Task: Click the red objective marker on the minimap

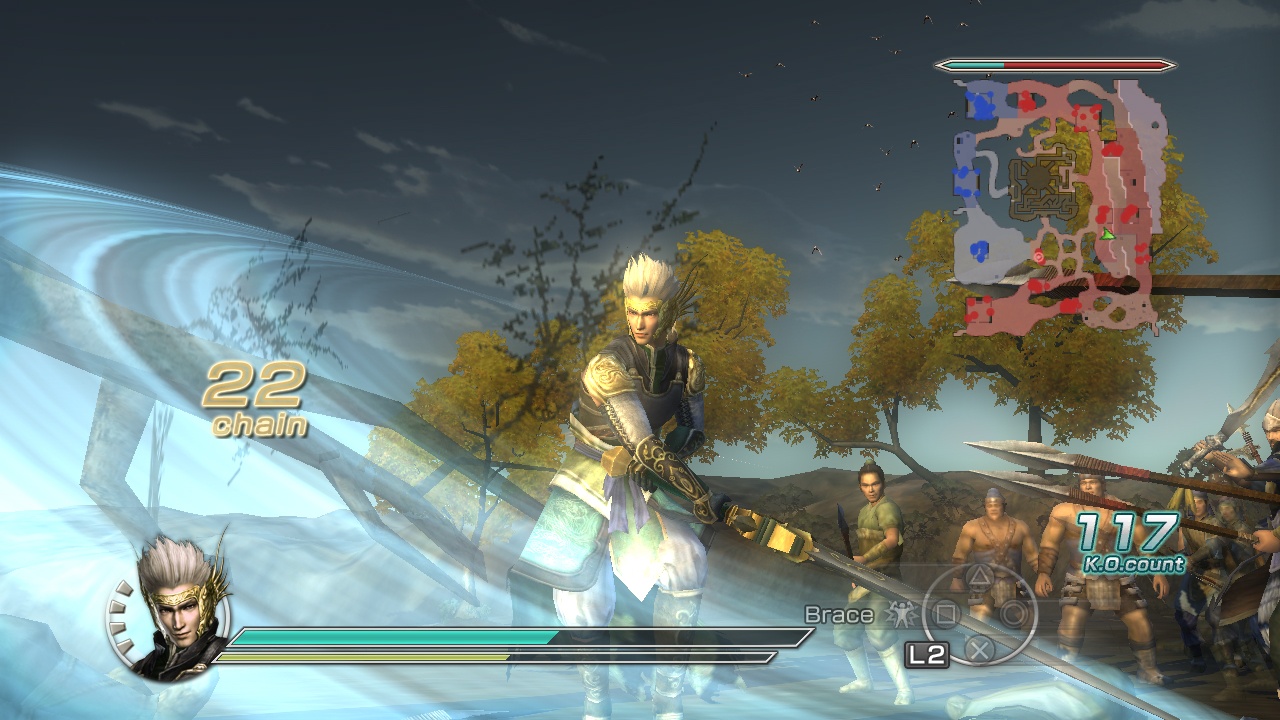Action: pos(1039,257)
